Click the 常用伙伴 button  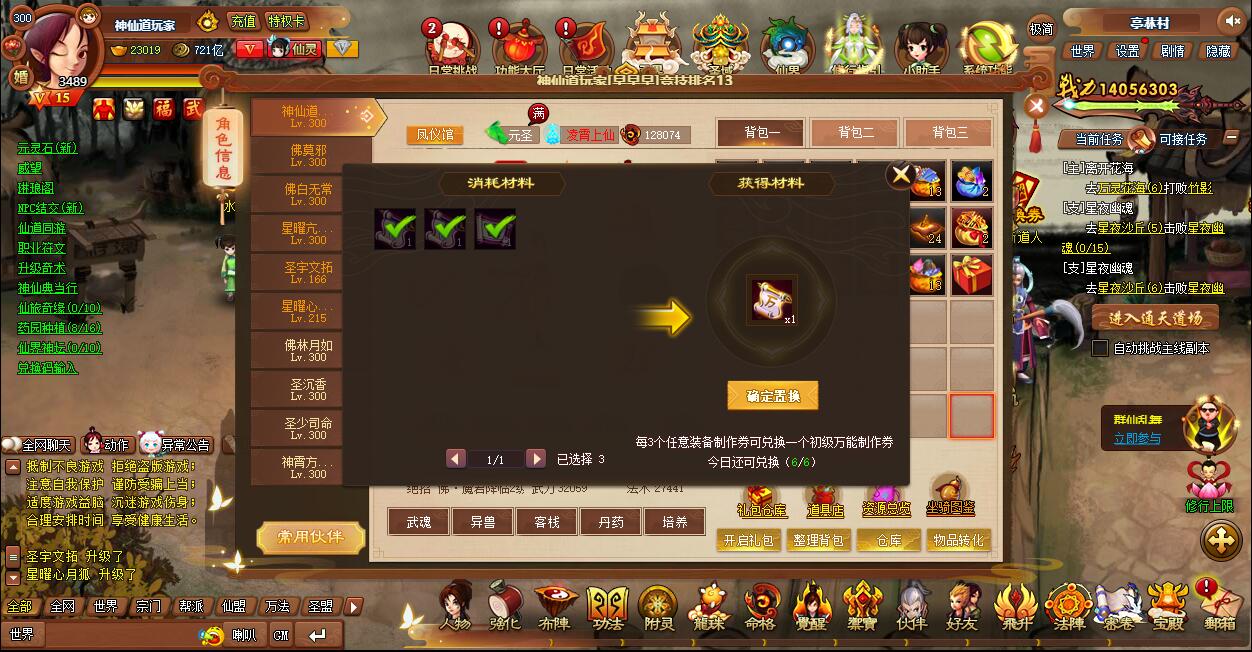309,538
